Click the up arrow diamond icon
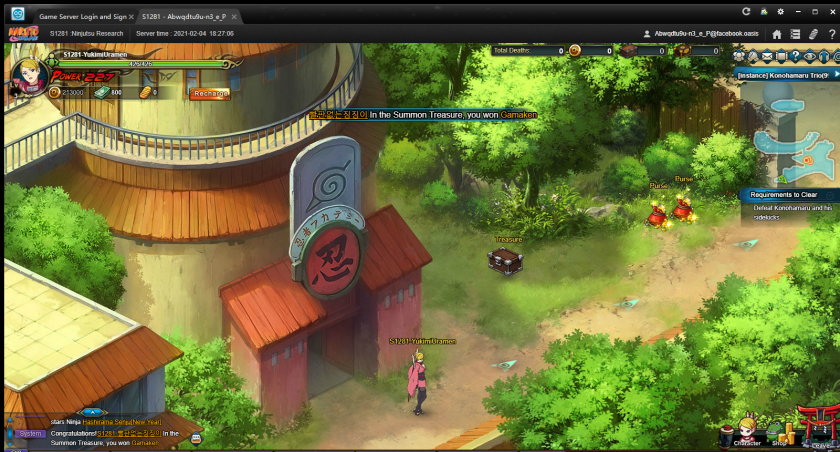The height and width of the screenshot is (452, 840). coord(823,57)
